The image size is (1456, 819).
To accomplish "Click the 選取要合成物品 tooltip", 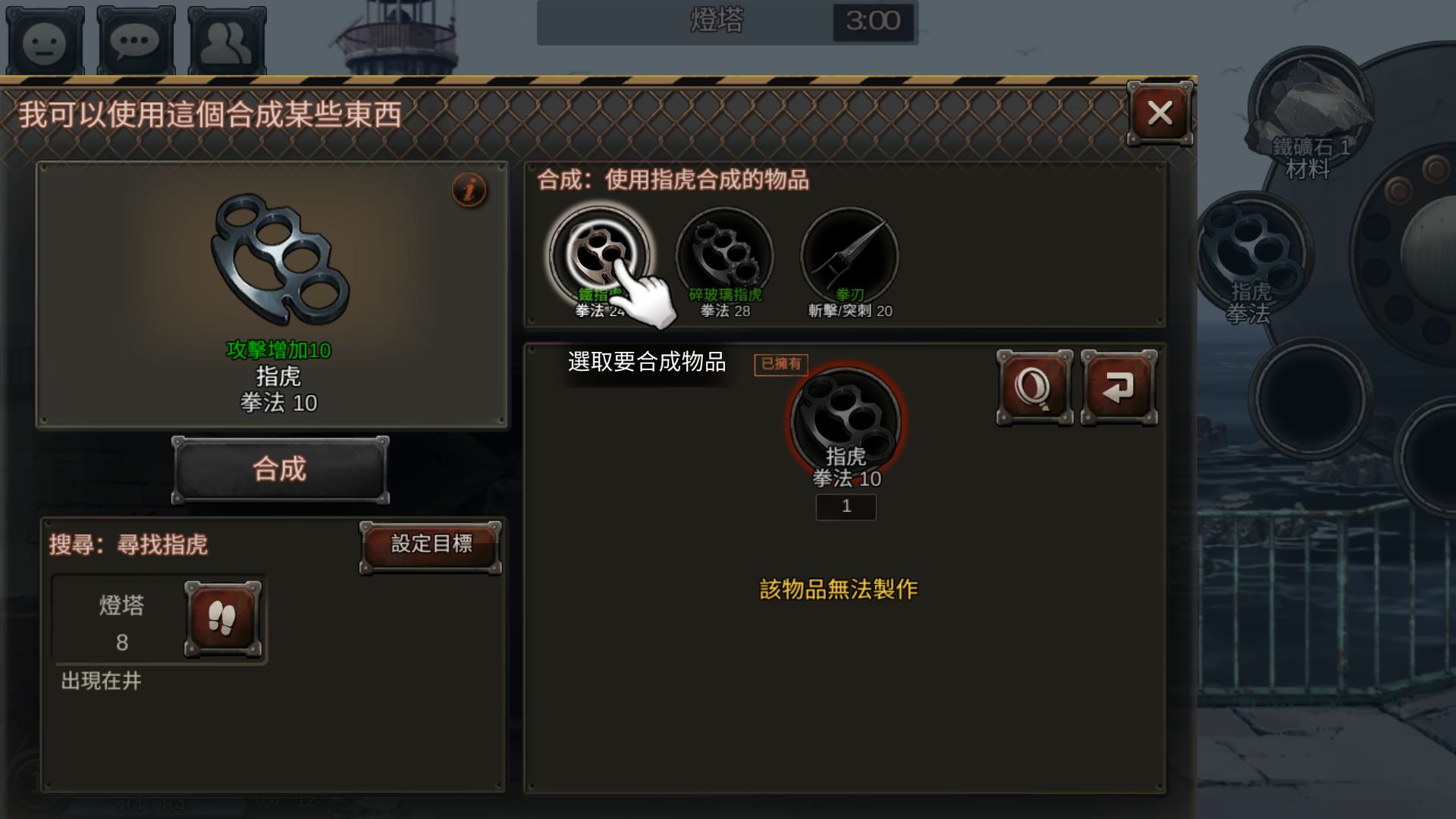I will pyautogui.click(x=646, y=363).
